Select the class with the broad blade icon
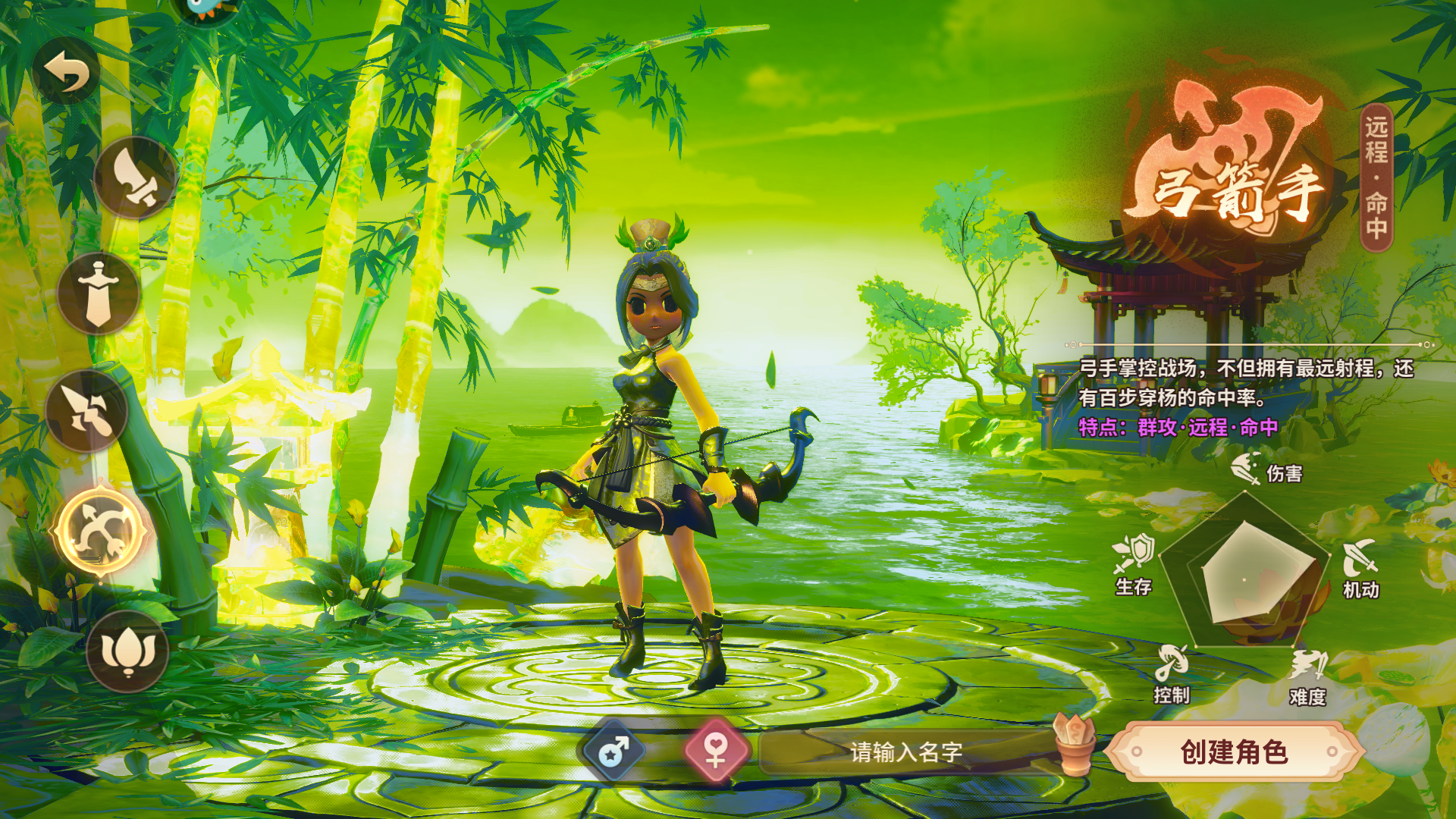Screen dimensions: 1456x819 point(135,179)
